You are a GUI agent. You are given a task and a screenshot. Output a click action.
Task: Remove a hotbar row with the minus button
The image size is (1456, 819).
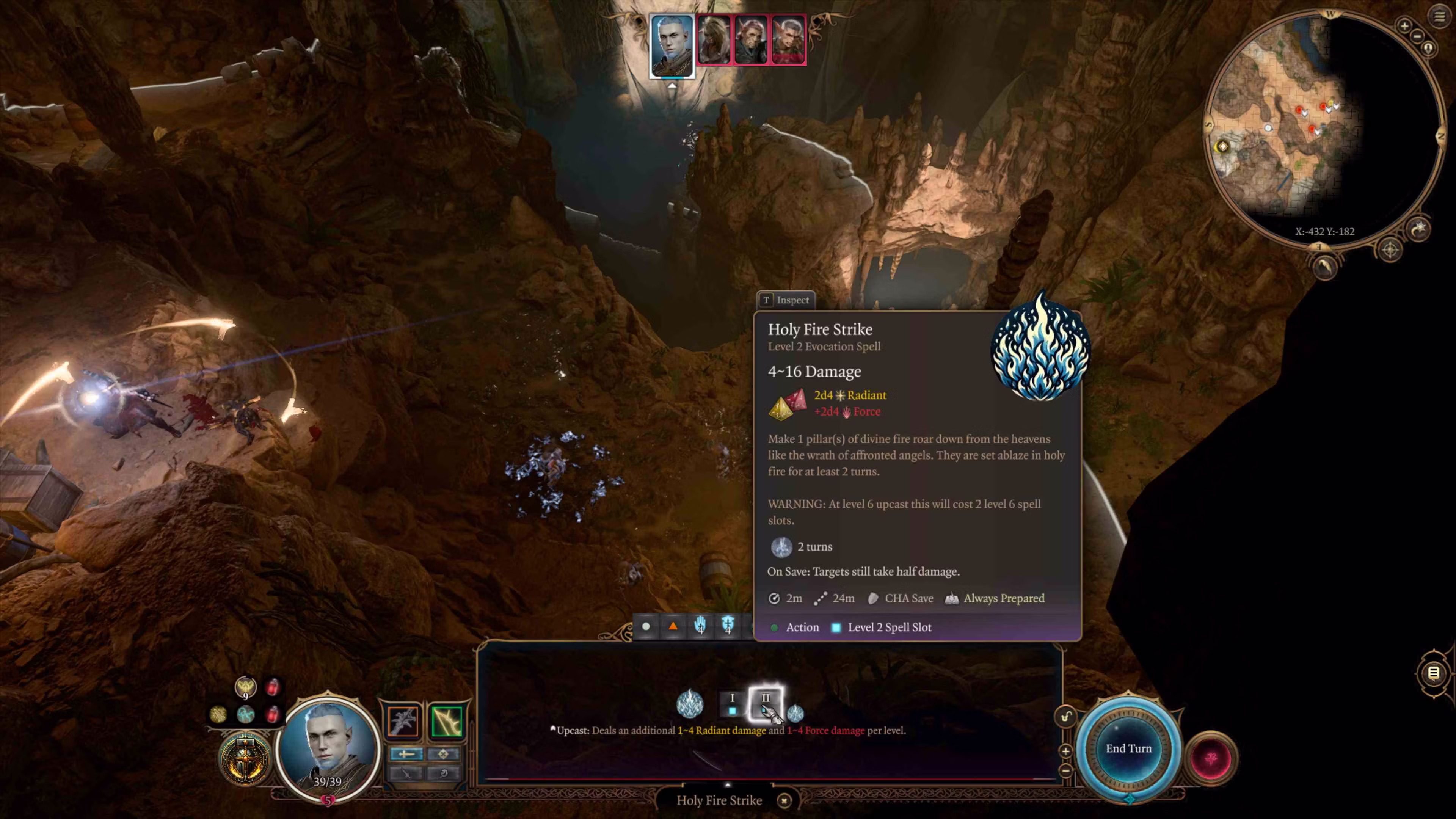pyautogui.click(x=1065, y=770)
